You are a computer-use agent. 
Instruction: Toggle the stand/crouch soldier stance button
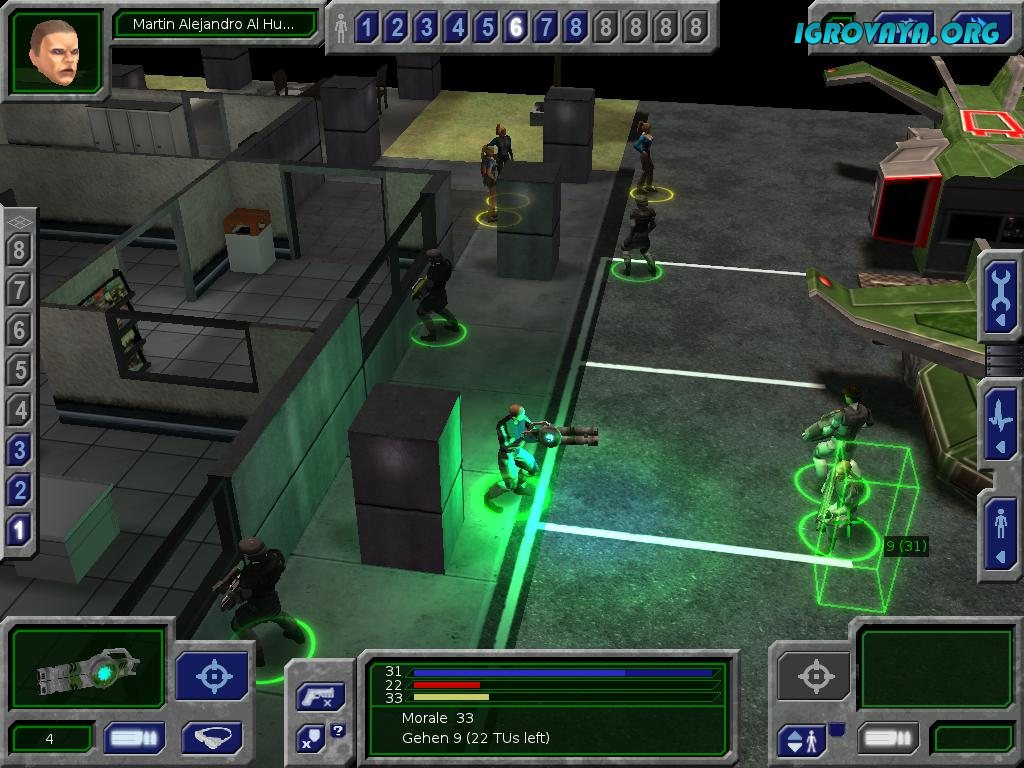pyautogui.click(x=802, y=741)
